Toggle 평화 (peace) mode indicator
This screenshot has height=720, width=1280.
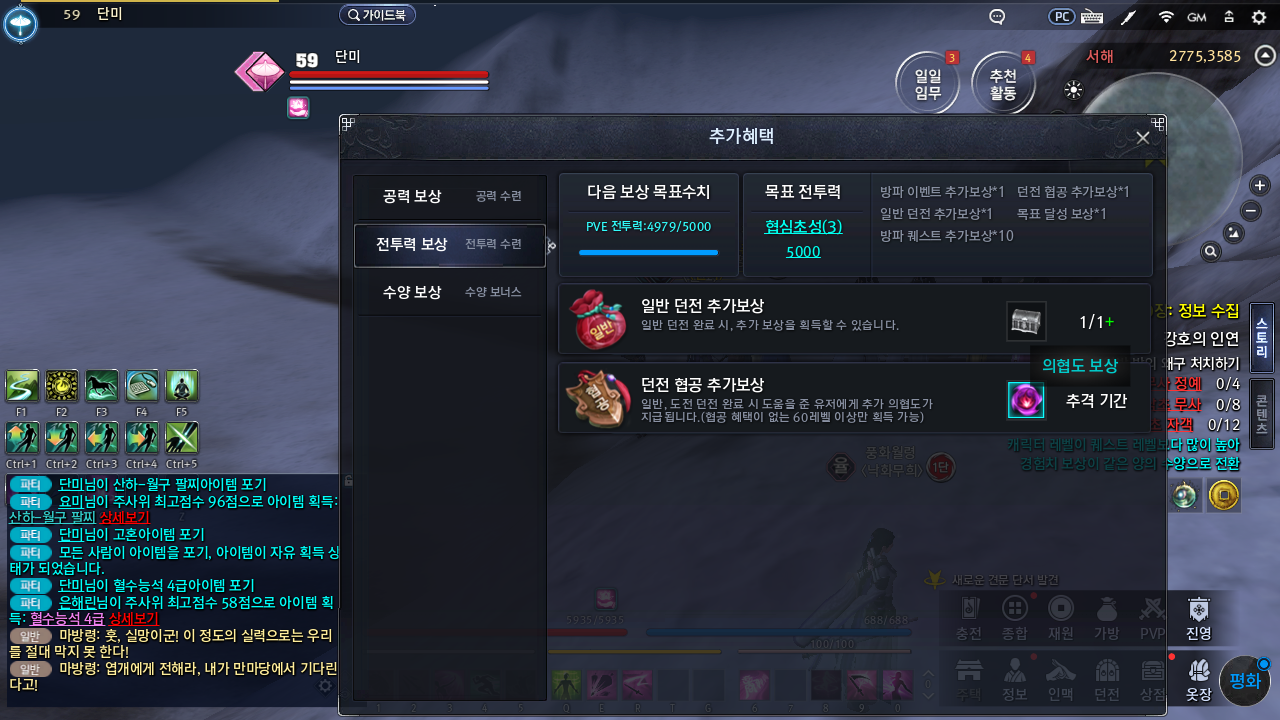click(1245, 678)
